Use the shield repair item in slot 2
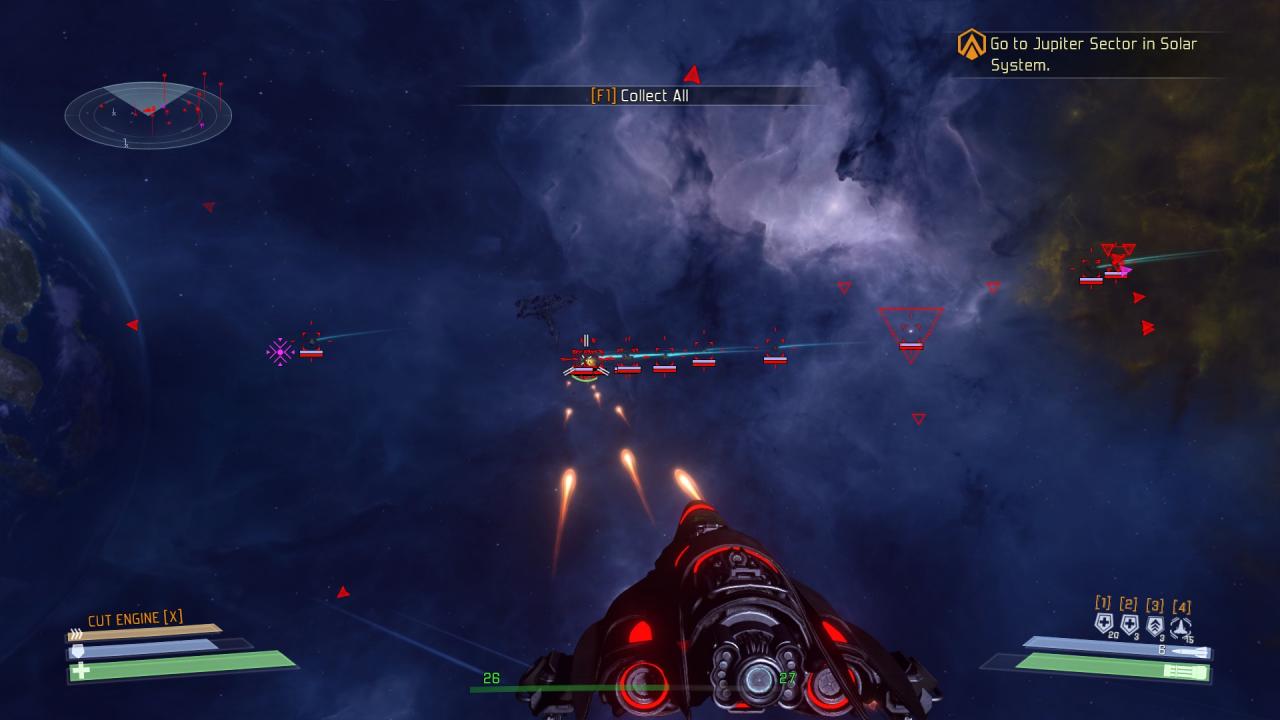 [1130, 624]
